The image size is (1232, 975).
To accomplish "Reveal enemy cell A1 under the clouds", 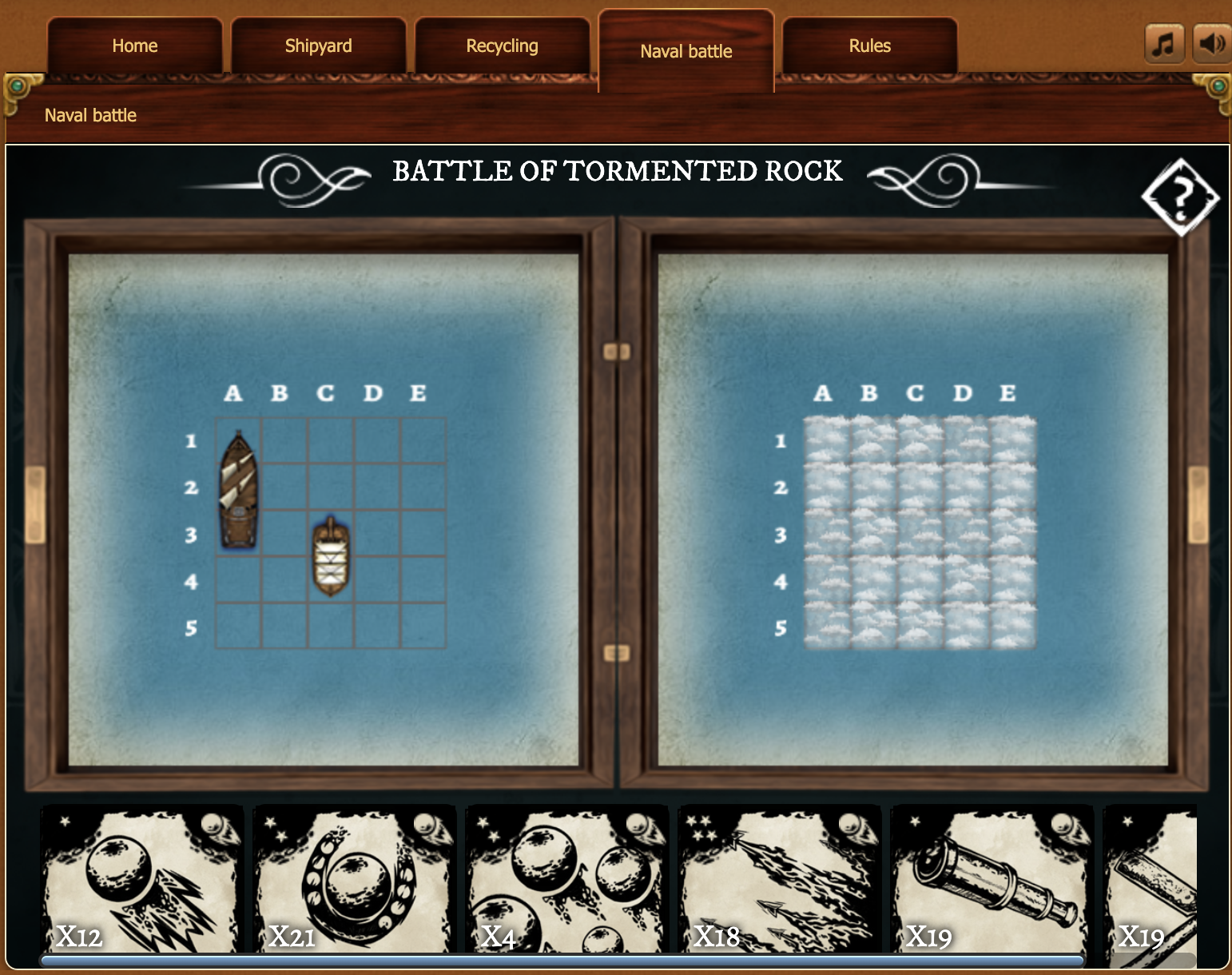I will (827, 440).
